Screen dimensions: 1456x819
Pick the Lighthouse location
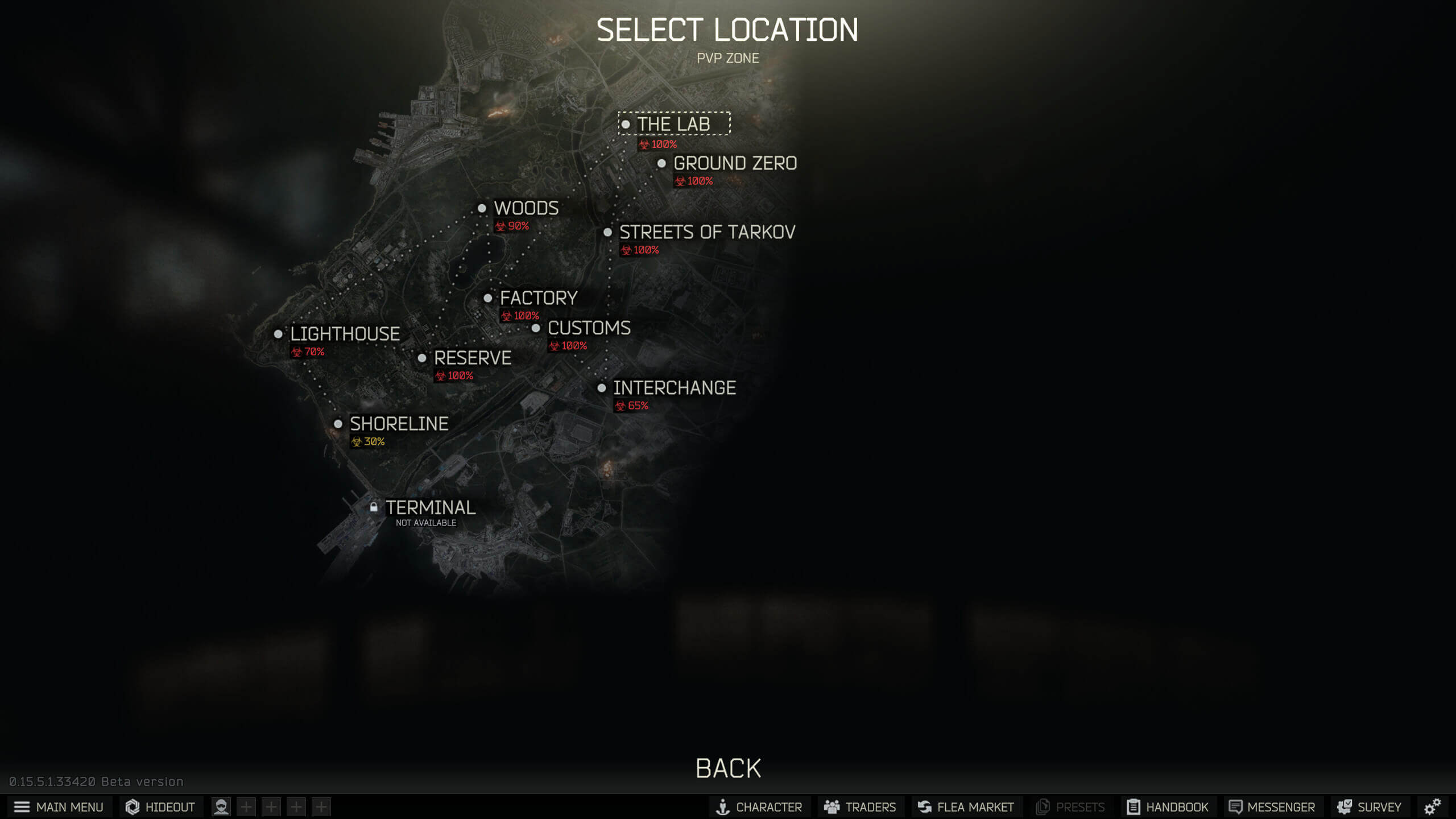tap(345, 334)
